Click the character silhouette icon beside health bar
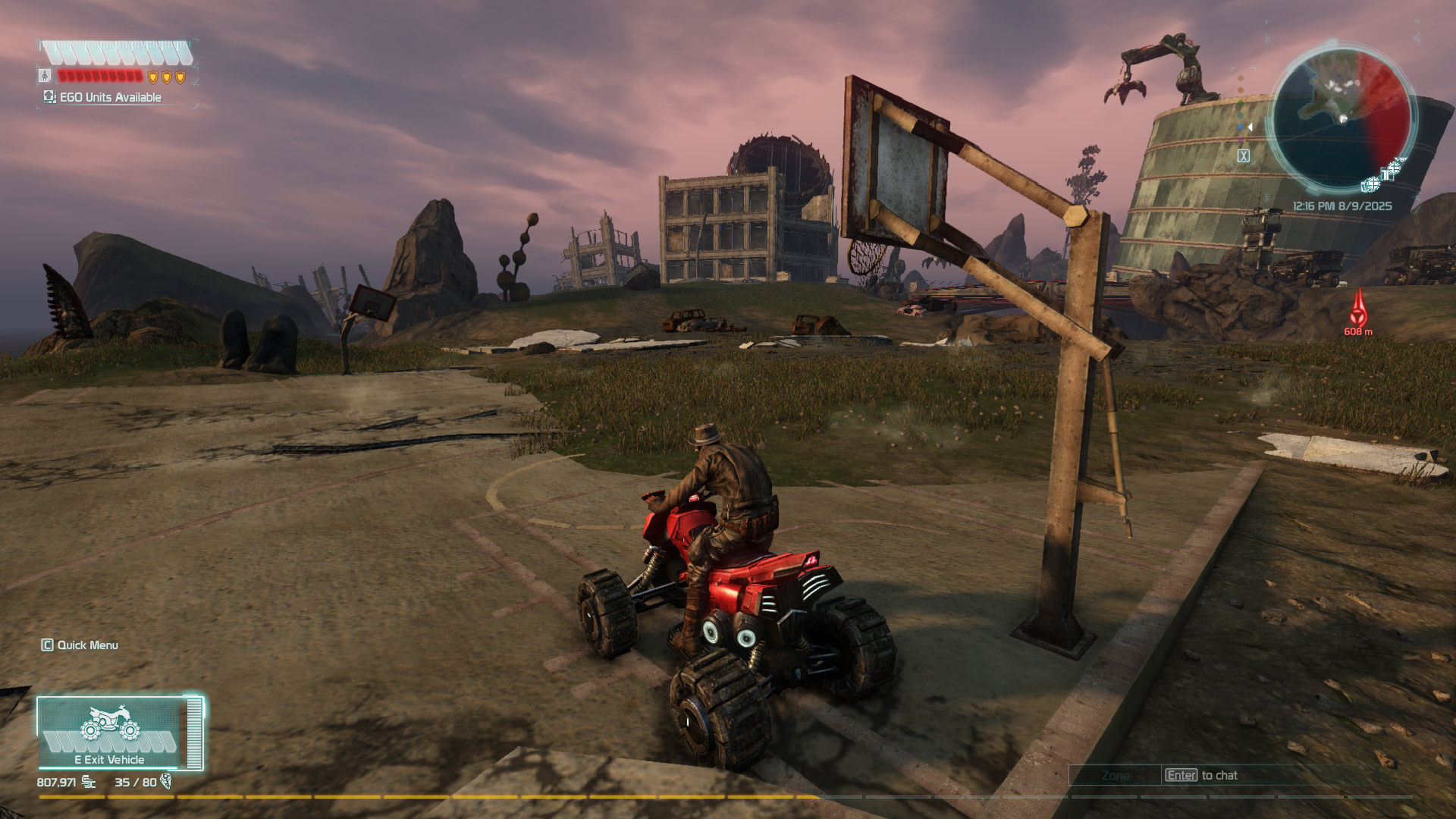This screenshot has width=1456, height=819. click(x=45, y=76)
